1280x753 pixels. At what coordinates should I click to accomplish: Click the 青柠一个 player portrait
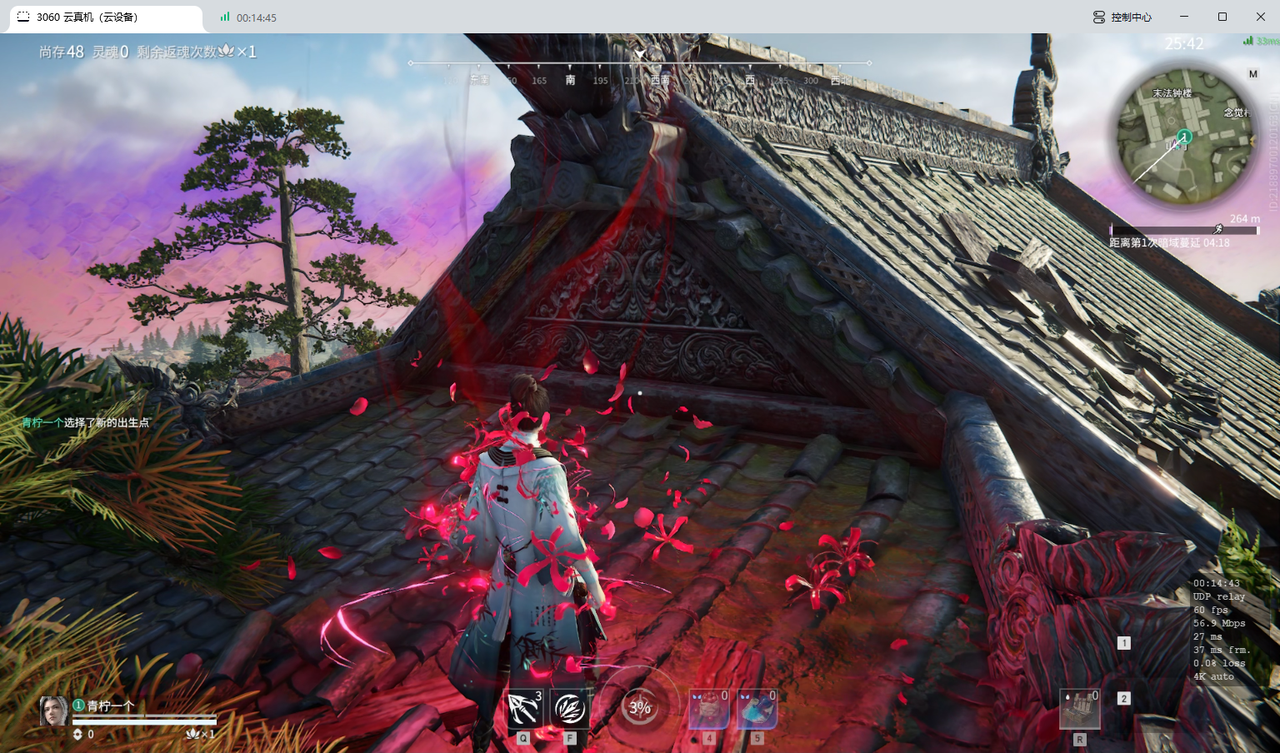(x=53, y=711)
